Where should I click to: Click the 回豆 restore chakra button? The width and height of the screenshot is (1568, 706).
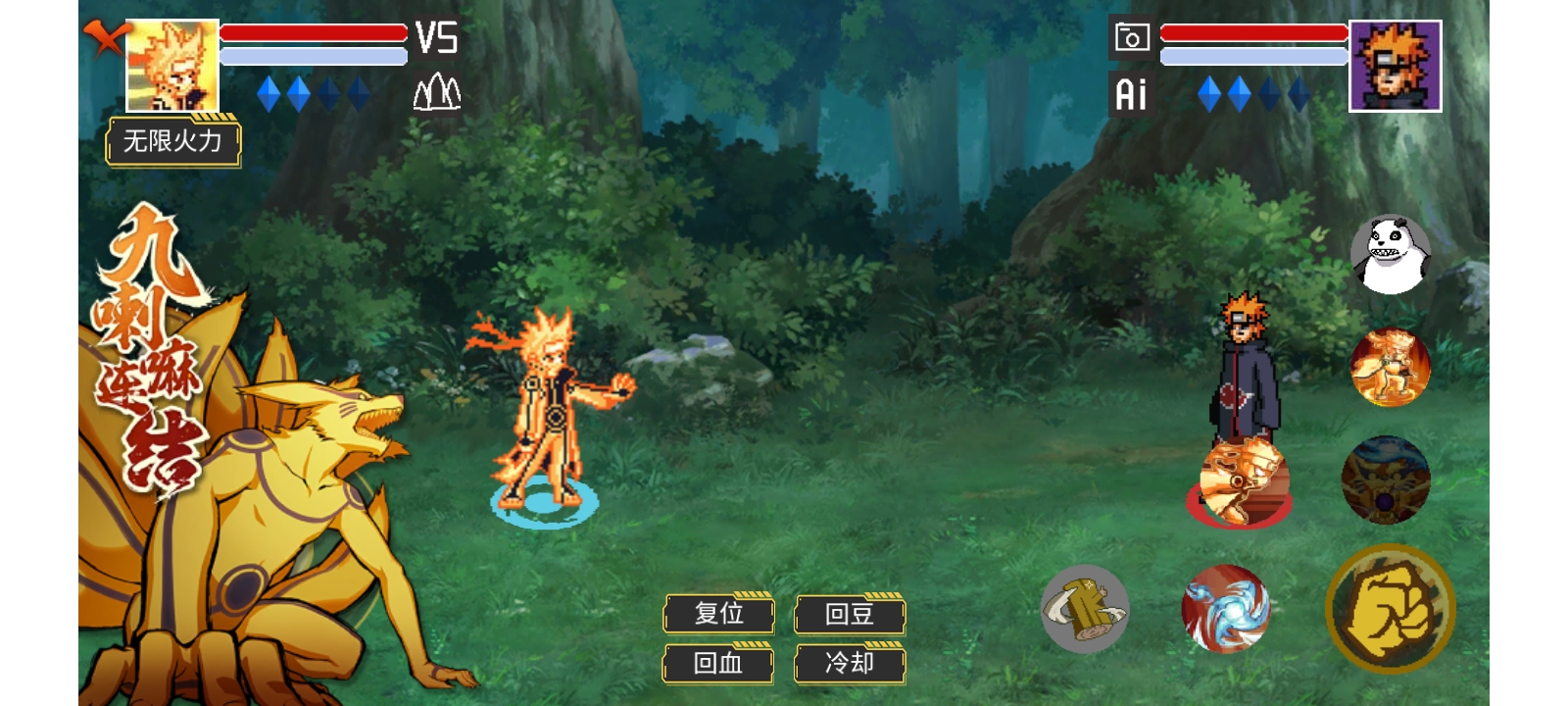(x=849, y=614)
